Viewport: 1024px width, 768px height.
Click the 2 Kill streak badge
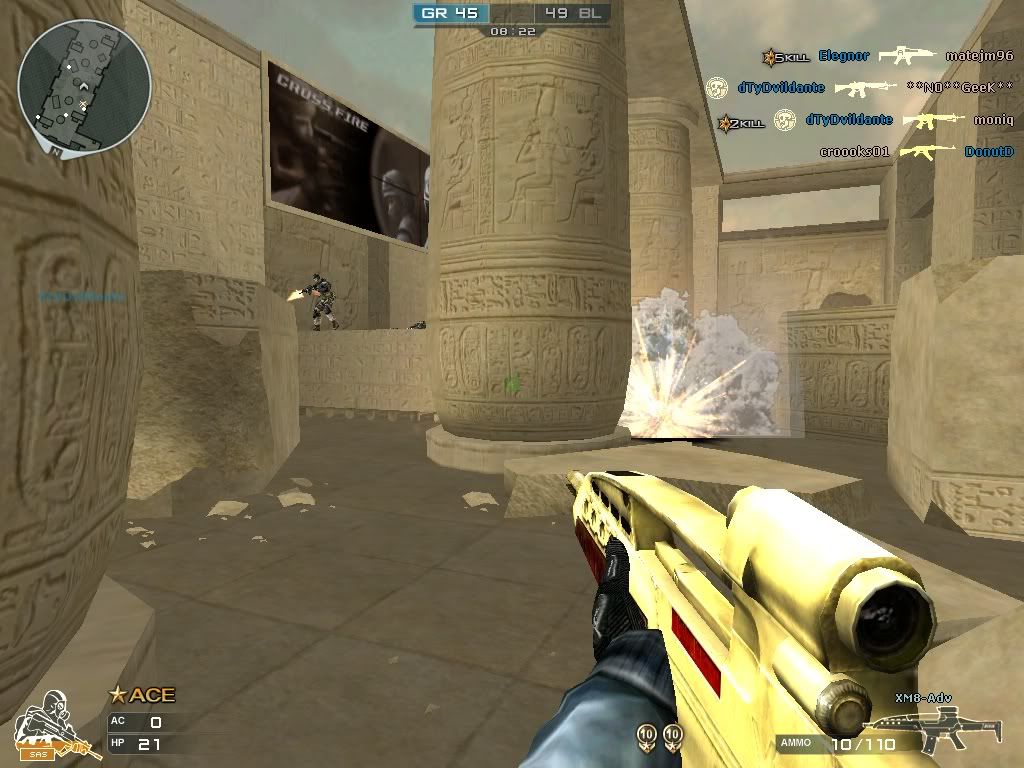[x=741, y=122]
